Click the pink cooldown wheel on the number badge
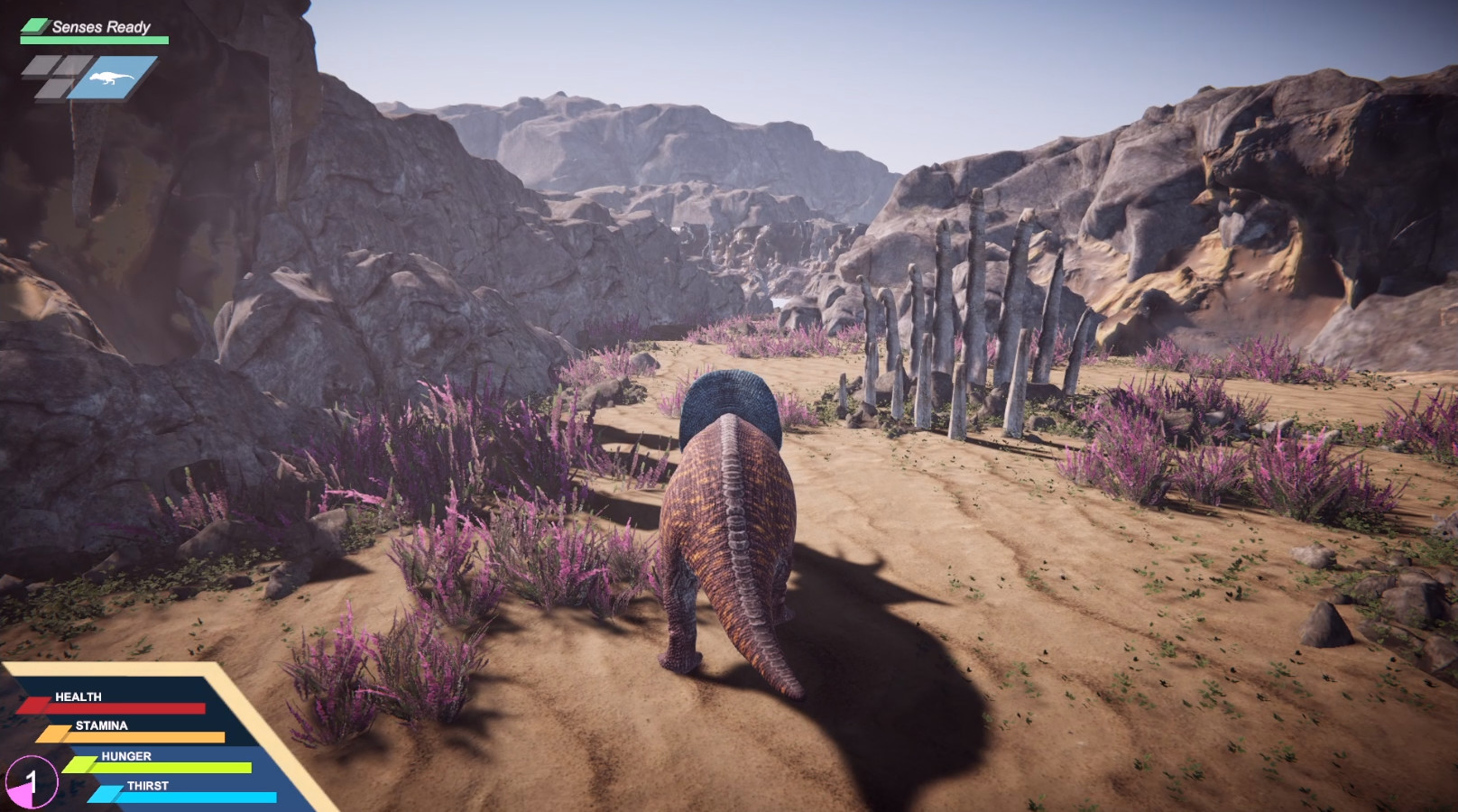This screenshot has height=812, width=1458. point(22,797)
